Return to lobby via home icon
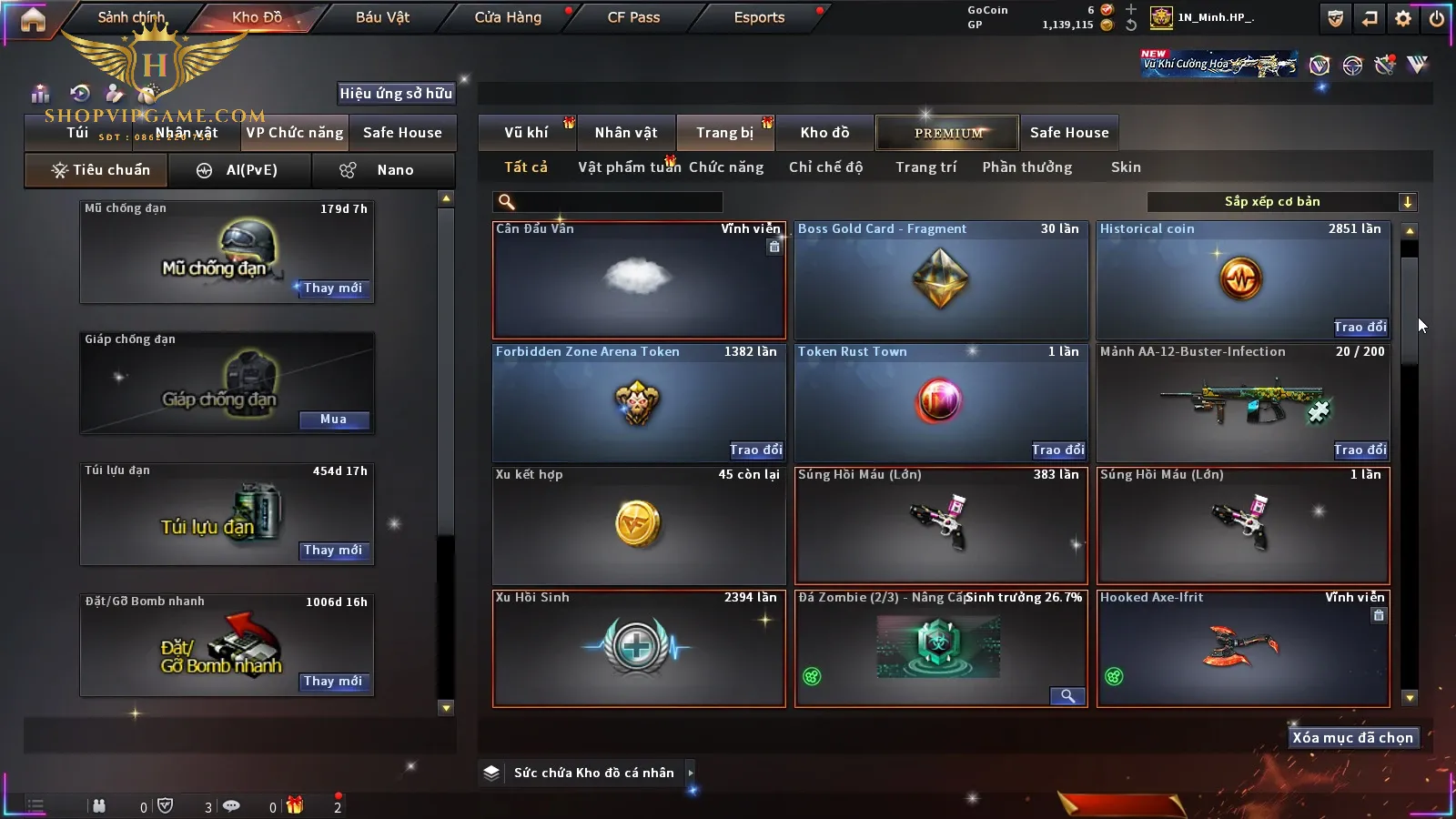1456x819 pixels. 33,19
